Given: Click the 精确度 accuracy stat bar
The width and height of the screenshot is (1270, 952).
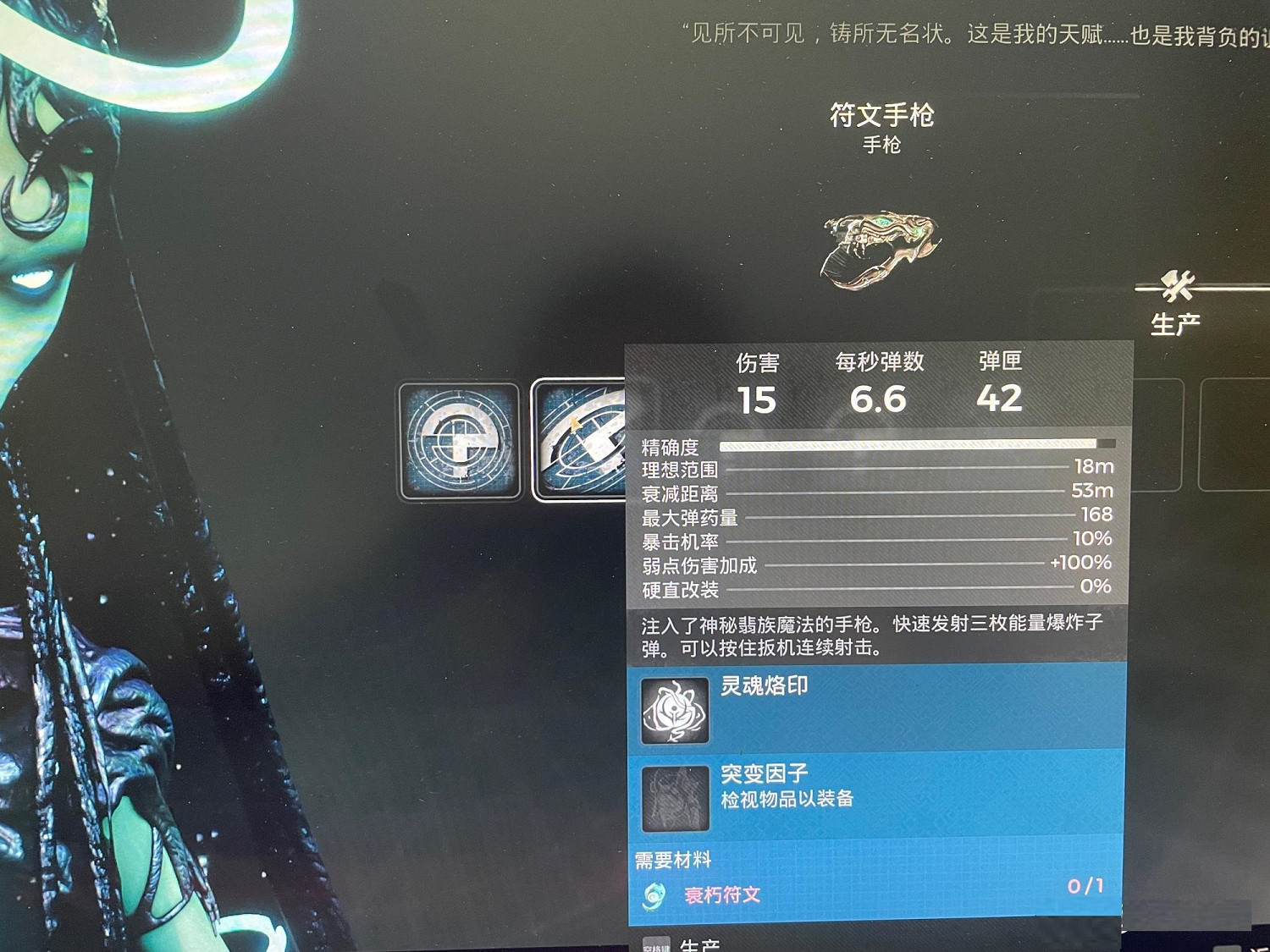Looking at the screenshot, I should 914,443.
